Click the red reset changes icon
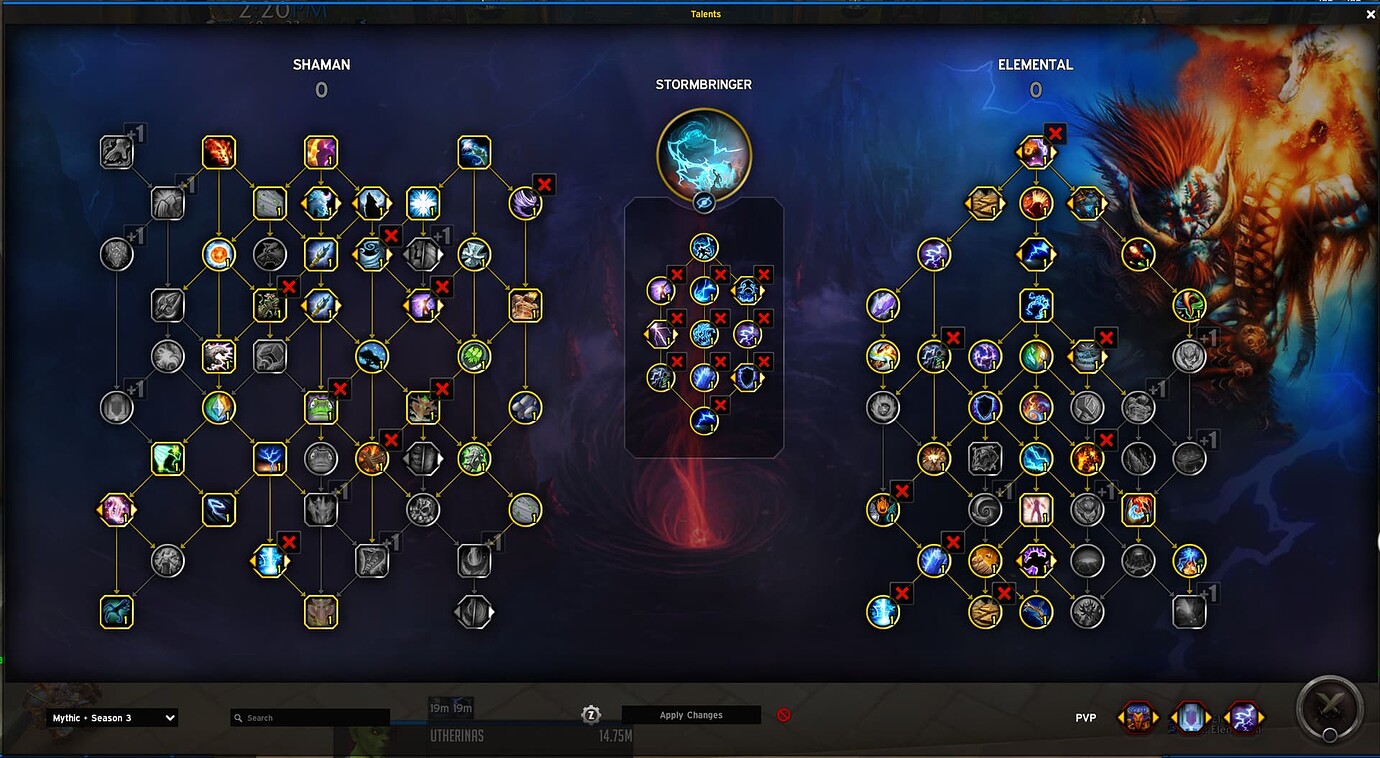This screenshot has width=1380, height=758. 784,715
